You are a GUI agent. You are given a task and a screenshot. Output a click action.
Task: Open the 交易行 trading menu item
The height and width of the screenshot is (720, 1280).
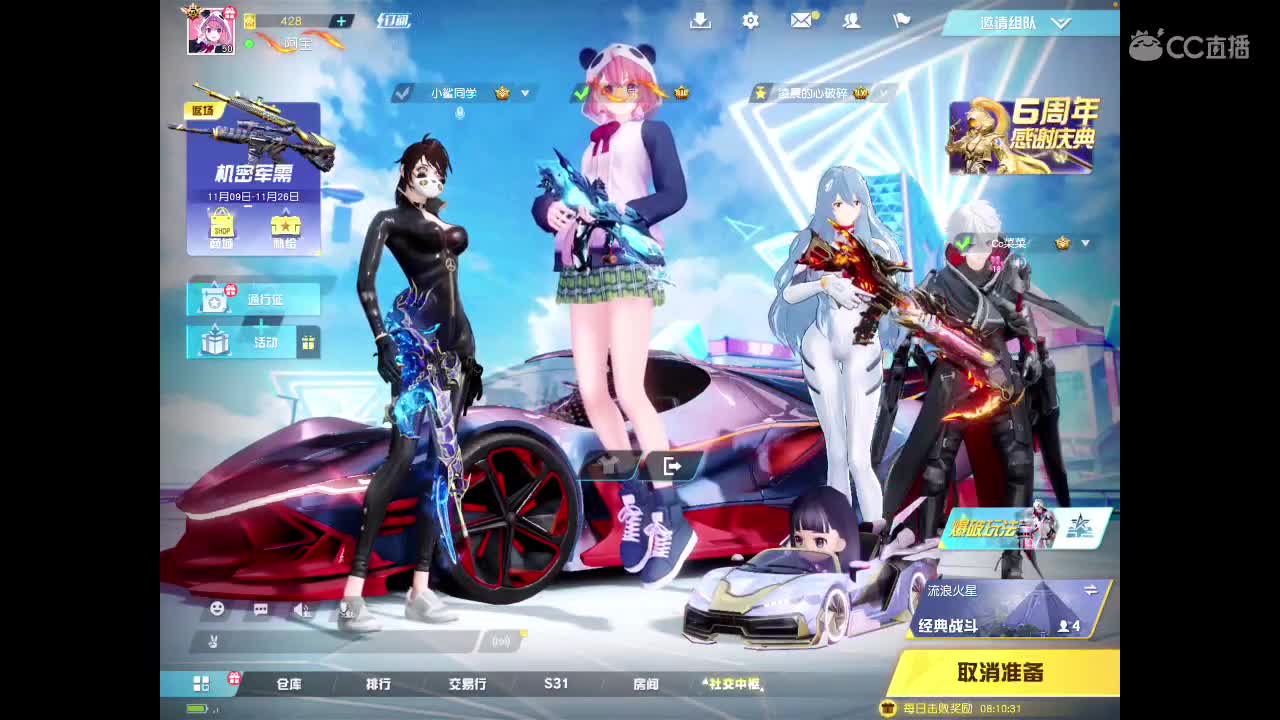(x=466, y=684)
